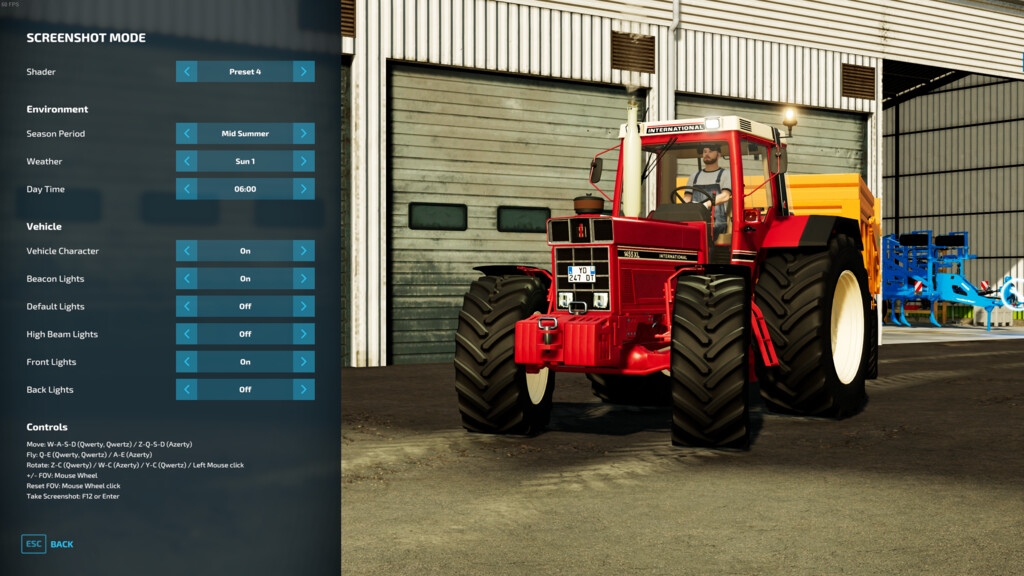Advance Season Period with the right arrow
The image size is (1024, 576).
tap(304, 133)
